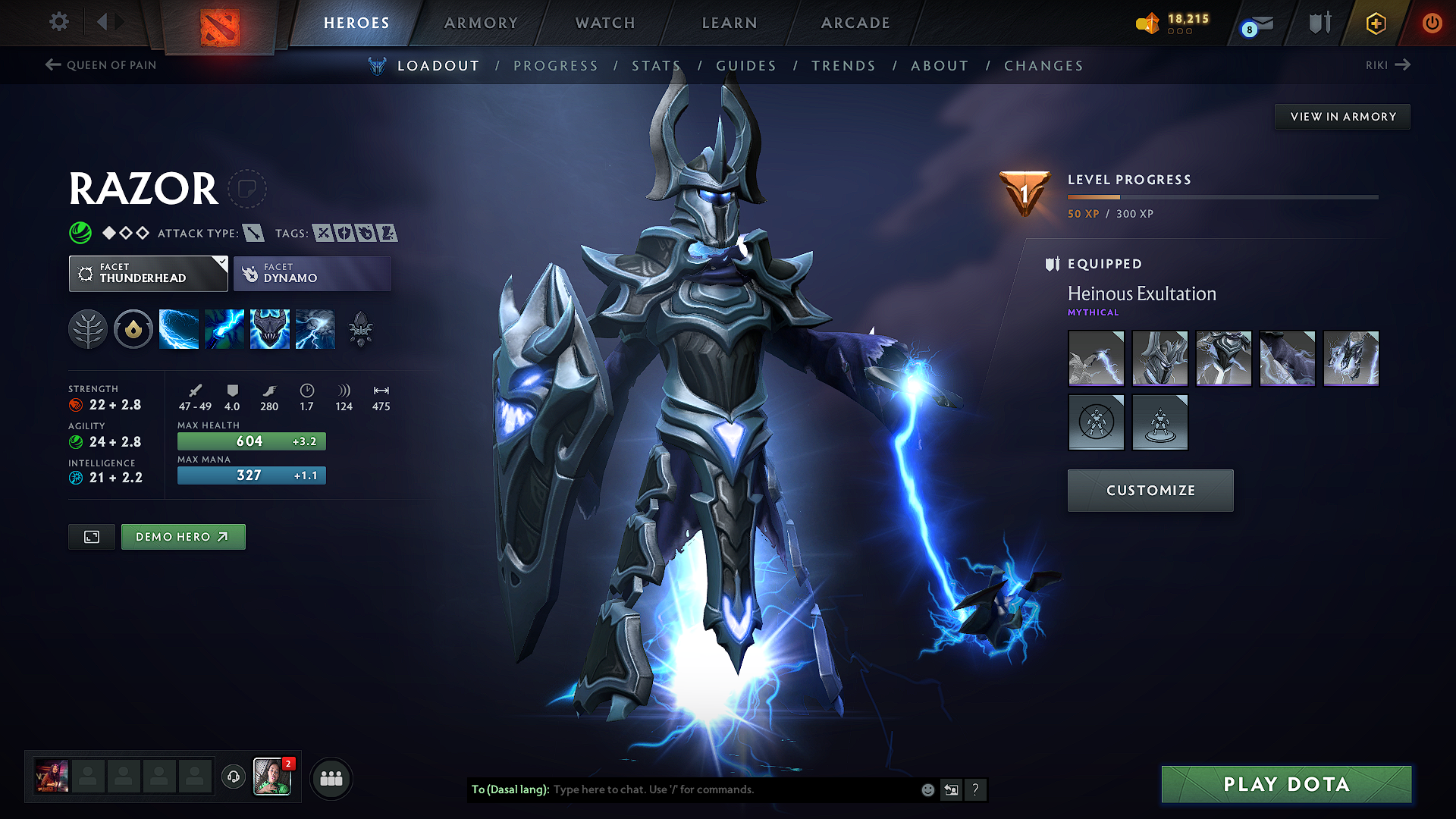Viewport: 1456px width, 819px height.
Task: Switch to the ARMORY tab
Action: click(x=481, y=23)
